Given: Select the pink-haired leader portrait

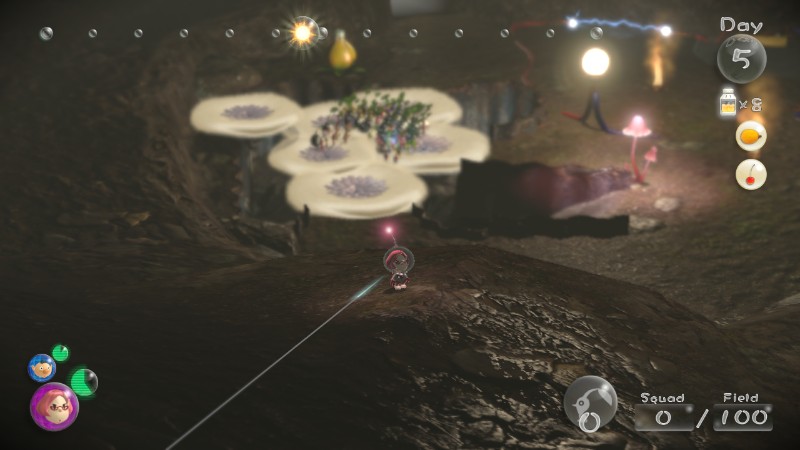Looking at the screenshot, I should point(53,406).
